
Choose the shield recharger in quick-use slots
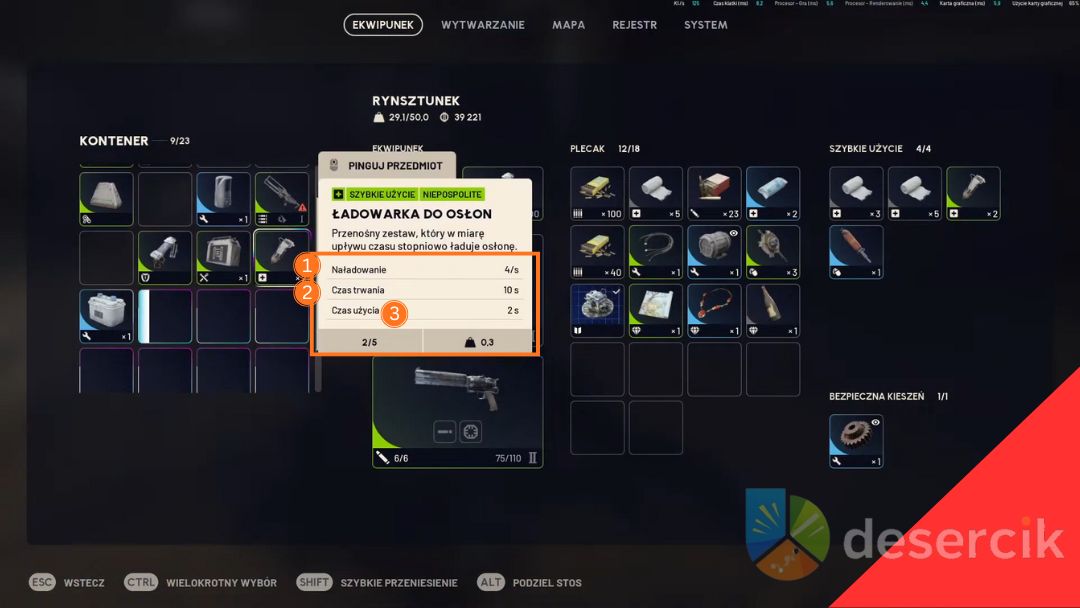coord(973,193)
